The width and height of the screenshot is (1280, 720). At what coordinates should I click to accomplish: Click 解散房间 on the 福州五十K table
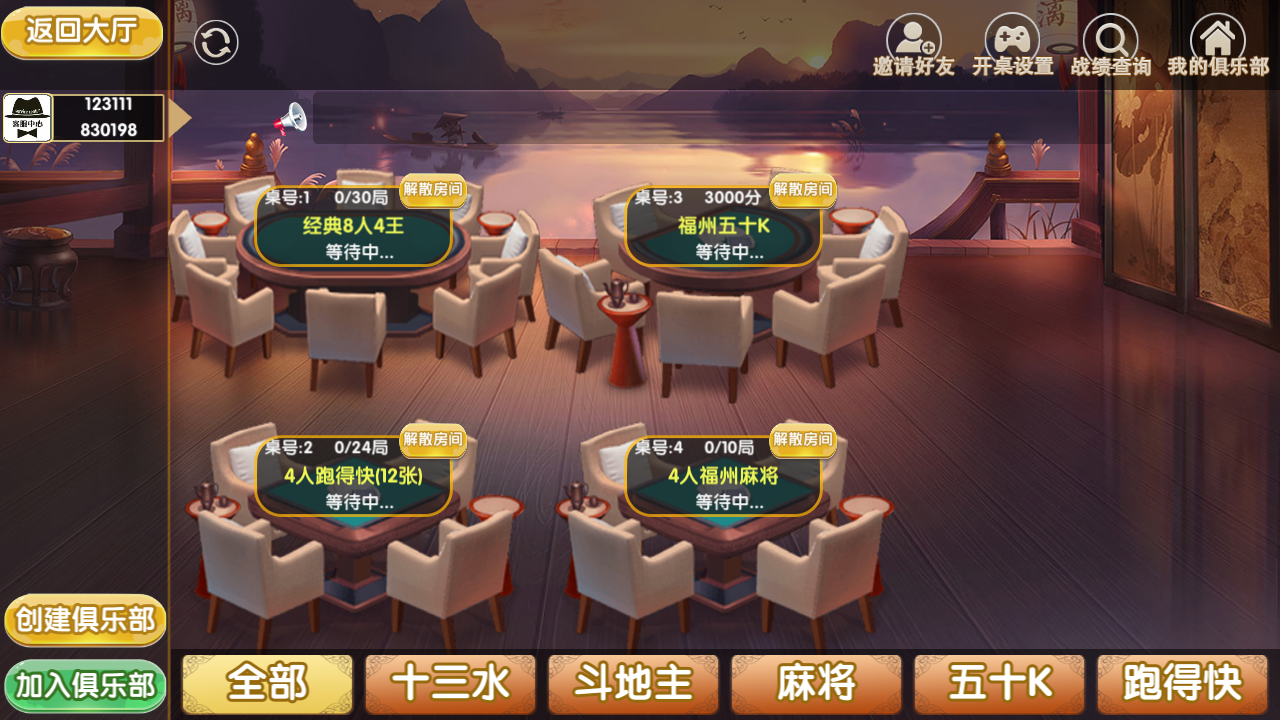(x=803, y=191)
